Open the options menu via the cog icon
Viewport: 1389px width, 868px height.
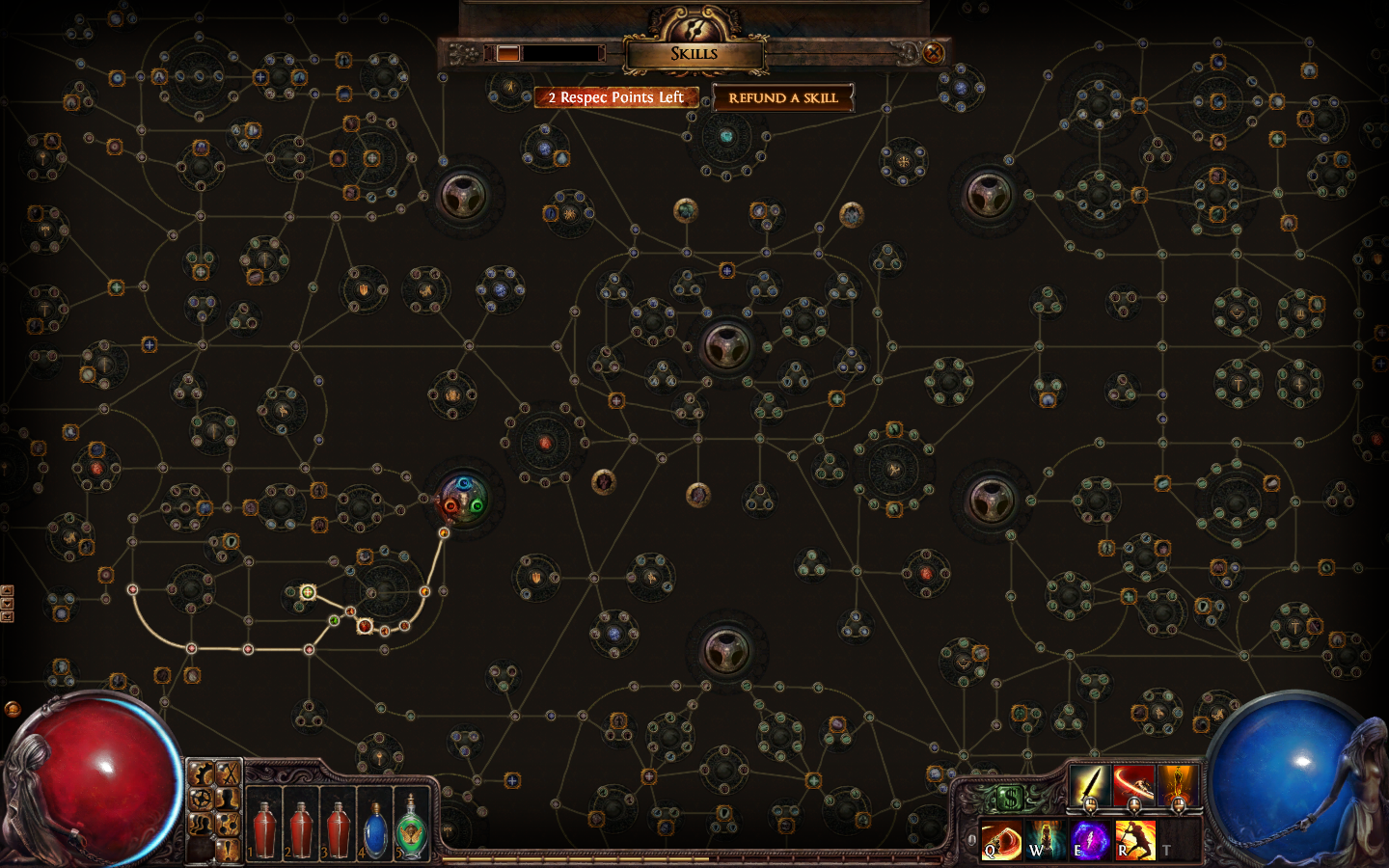tap(201, 773)
